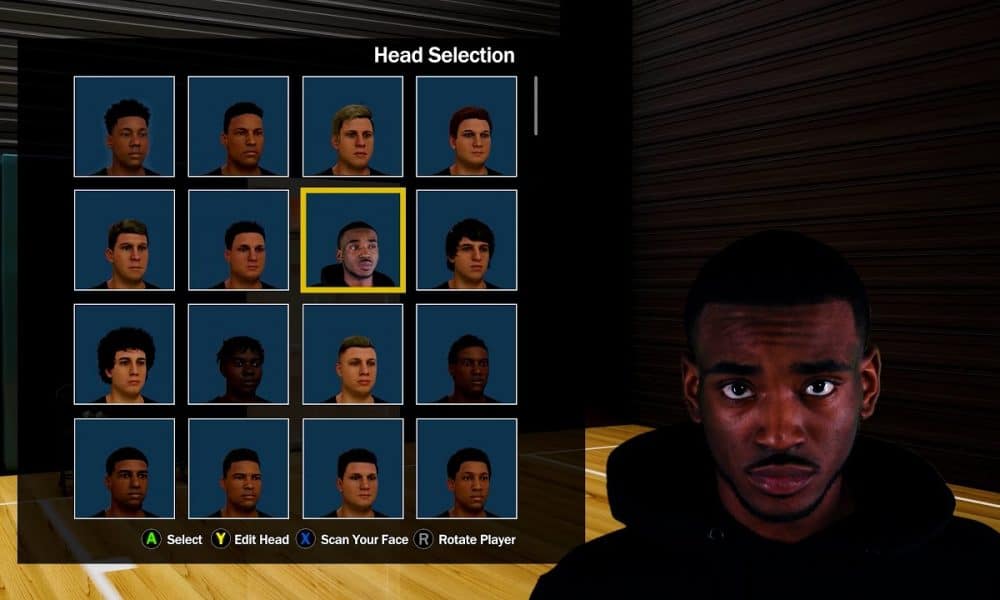1000x600 pixels.
Task: Select the pale head with big curly afro
Action: pos(124,354)
